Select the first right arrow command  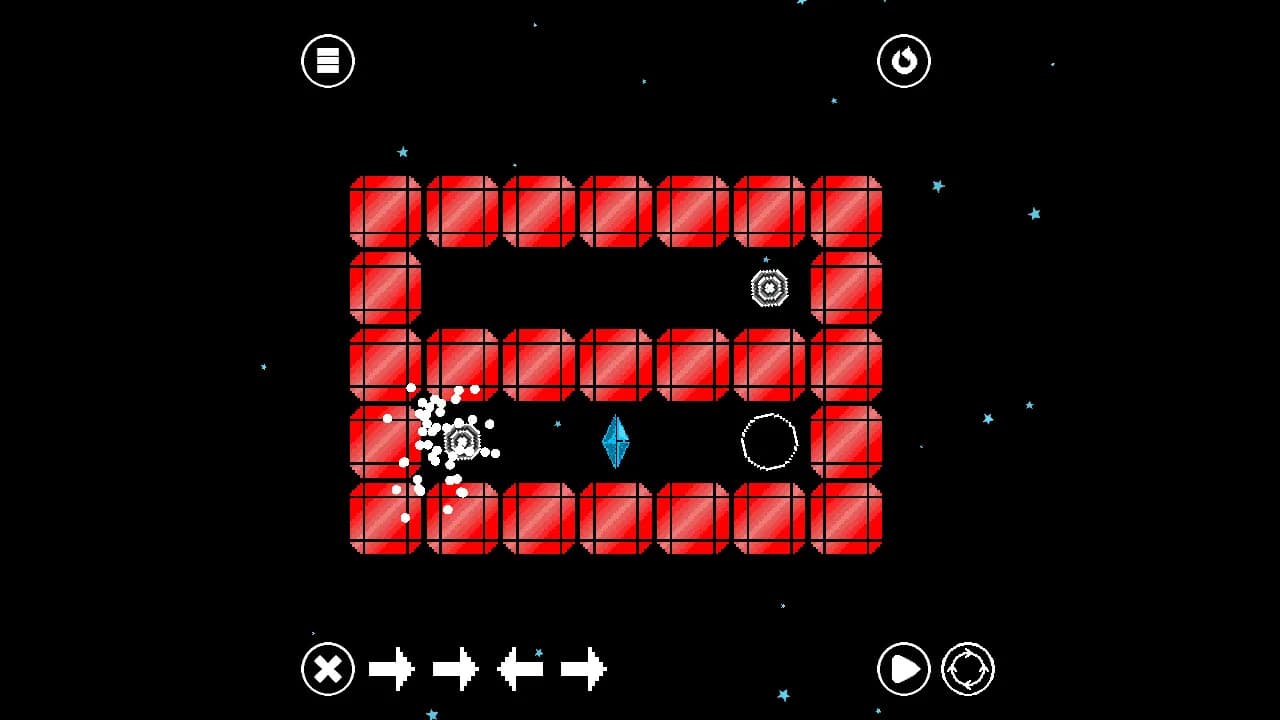[x=390, y=668]
